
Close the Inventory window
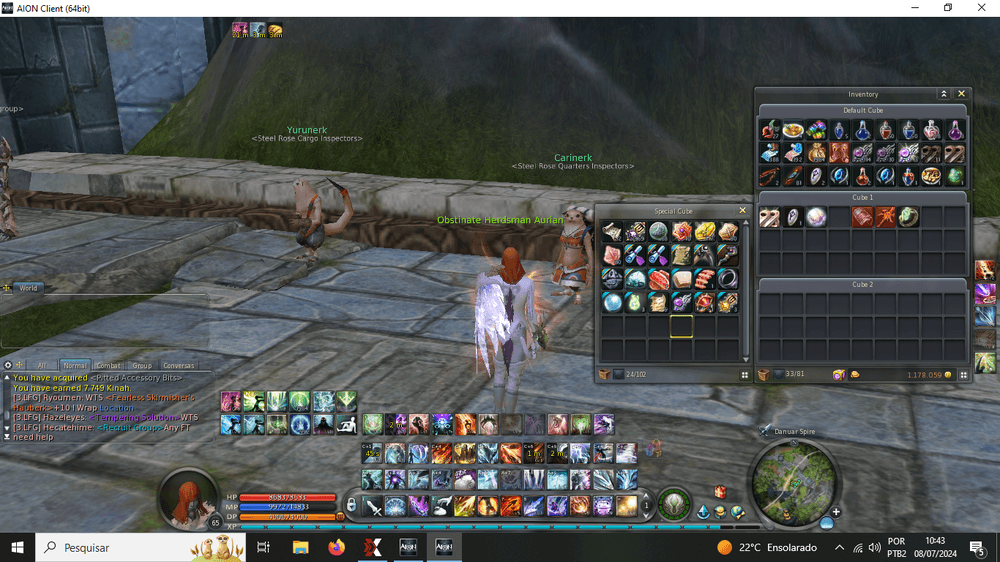(x=962, y=94)
